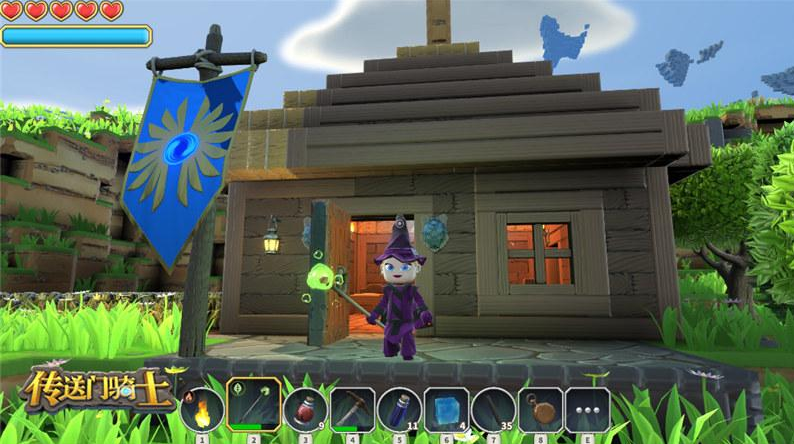Image resolution: width=794 pixels, height=444 pixels.
Task: Pick the round brown pouch slot
Action: click(540, 410)
